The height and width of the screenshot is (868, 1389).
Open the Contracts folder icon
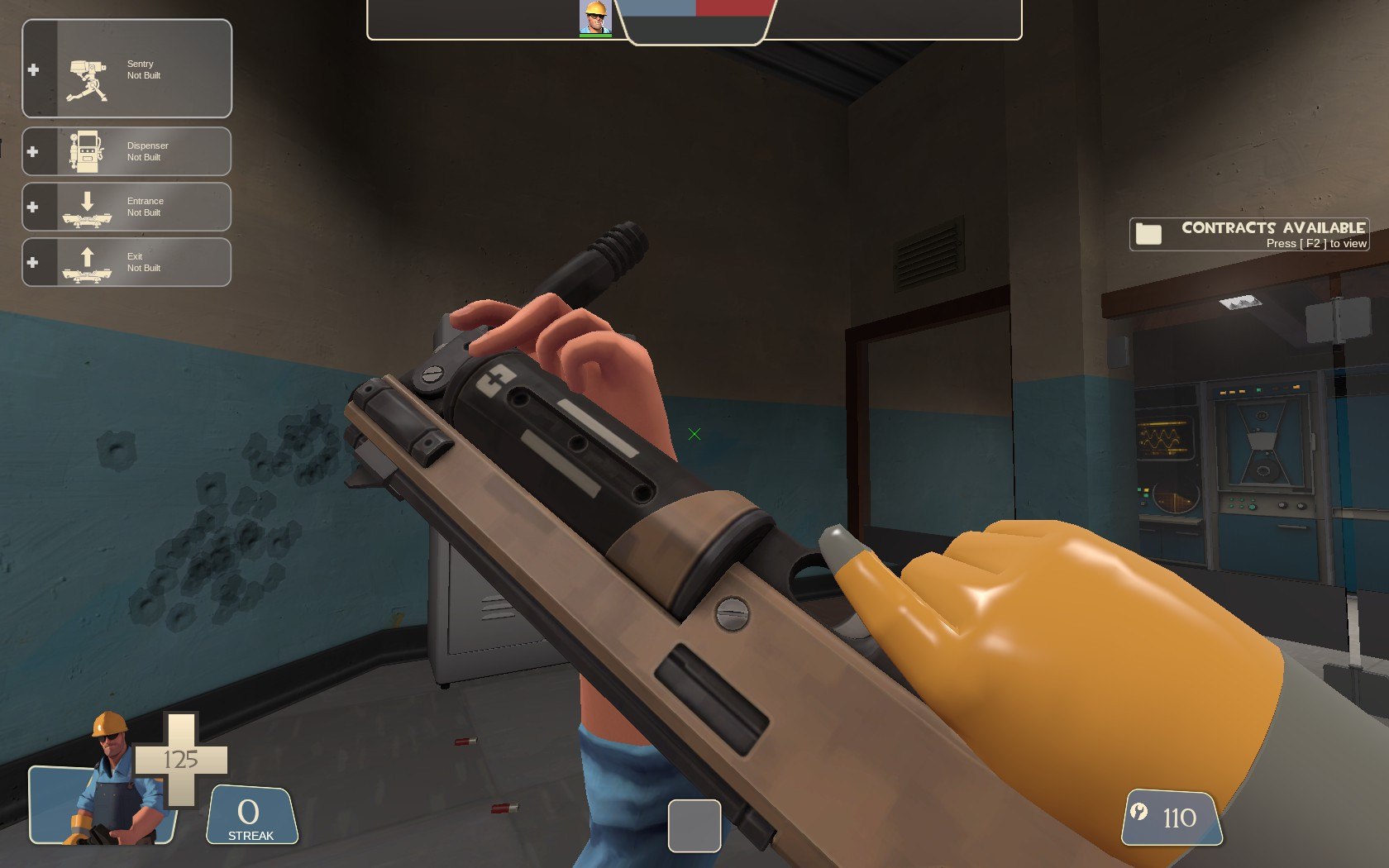[x=1149, y=232]
